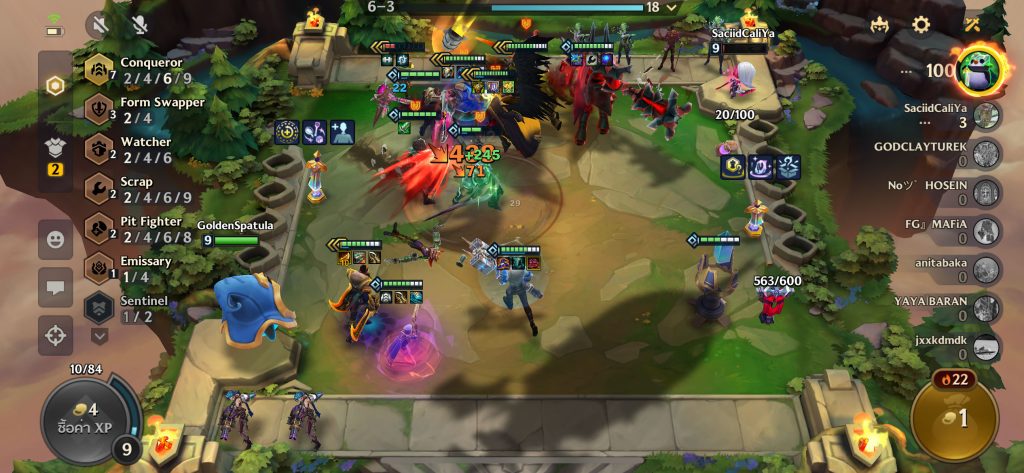Select YAYA BARAN in the scoreboard
This screenshot has height=473, width=1024.
(986, 308)
